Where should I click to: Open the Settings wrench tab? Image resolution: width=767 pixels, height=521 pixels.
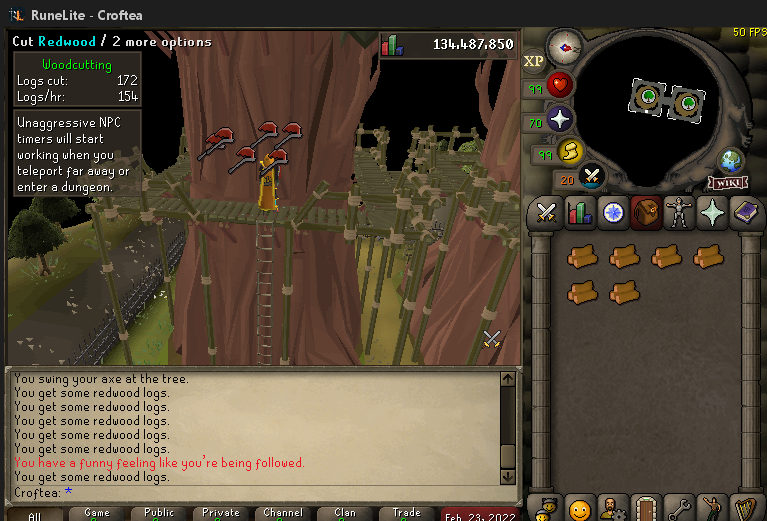click(678, 508)
